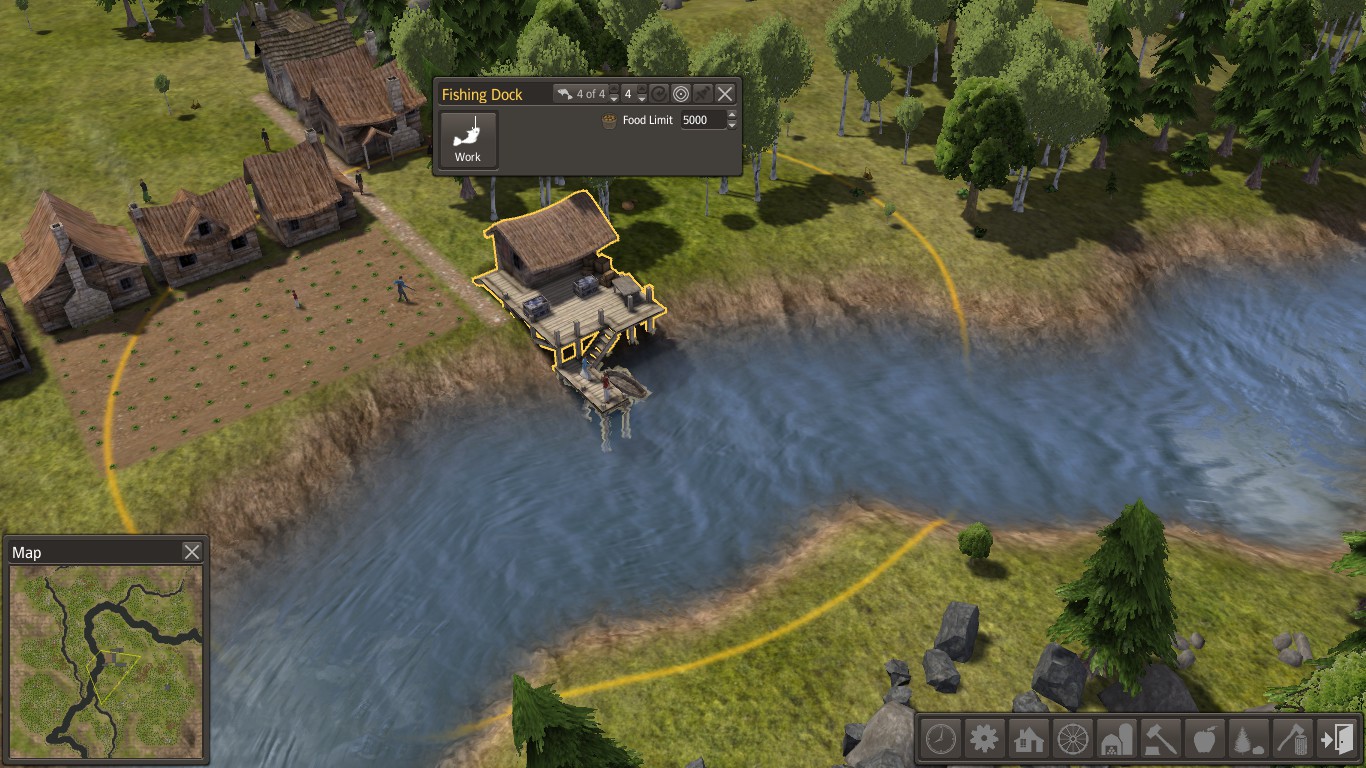Lower the Food Limit value

pos(732,125)
